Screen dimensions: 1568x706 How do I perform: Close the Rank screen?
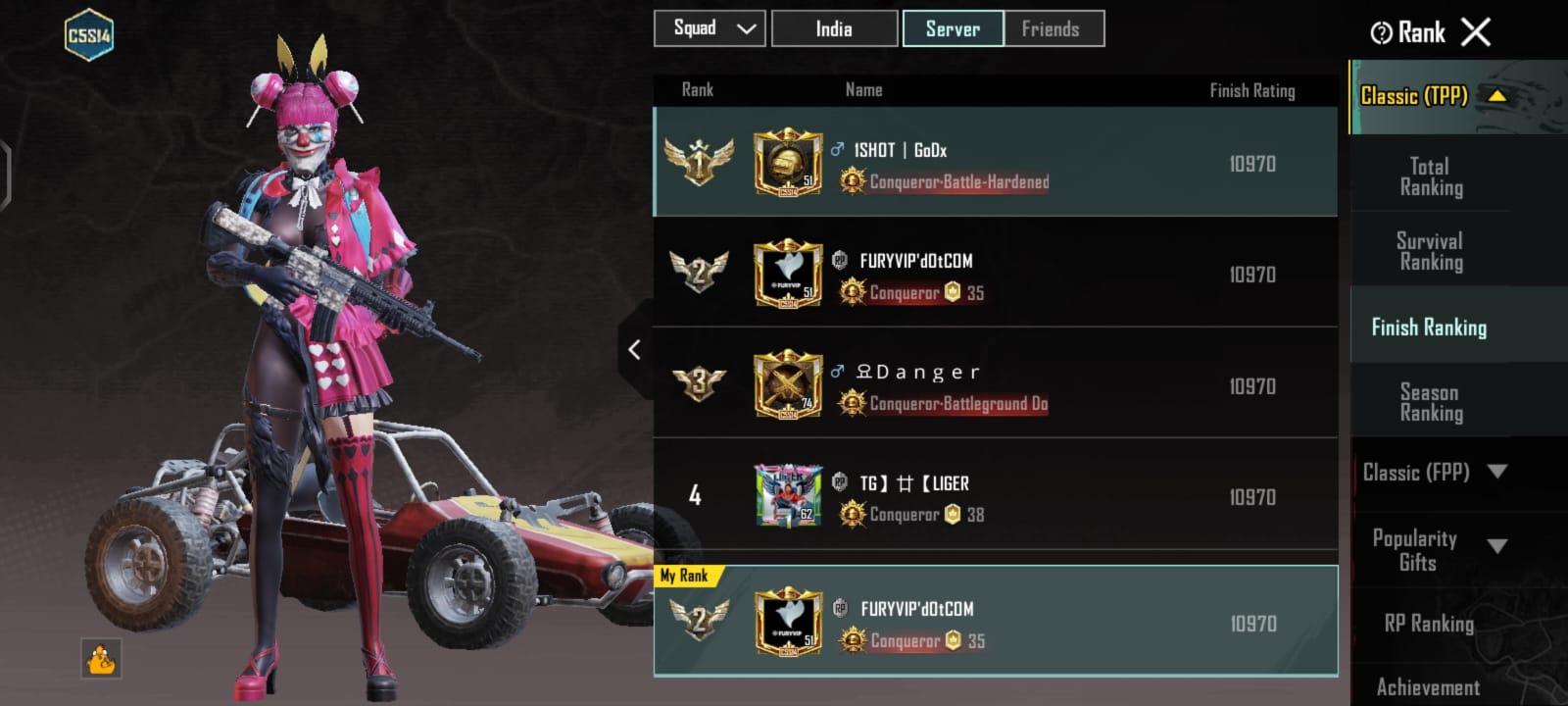(x=1476, y=32)
